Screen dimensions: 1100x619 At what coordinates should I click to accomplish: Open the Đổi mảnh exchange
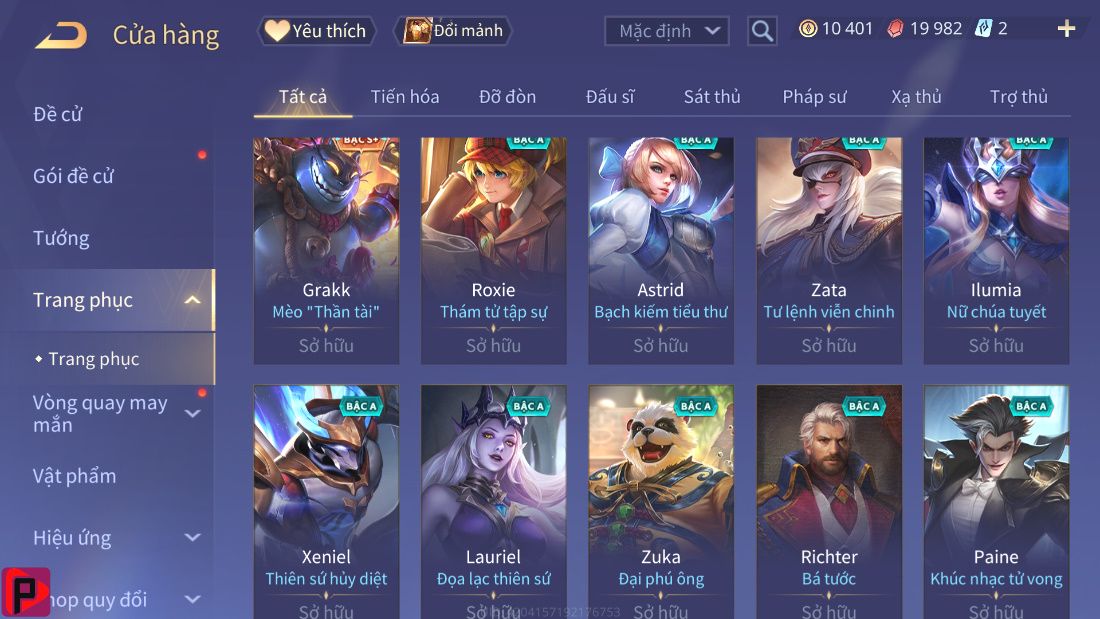pyautogui.click(x=453, y=31)
